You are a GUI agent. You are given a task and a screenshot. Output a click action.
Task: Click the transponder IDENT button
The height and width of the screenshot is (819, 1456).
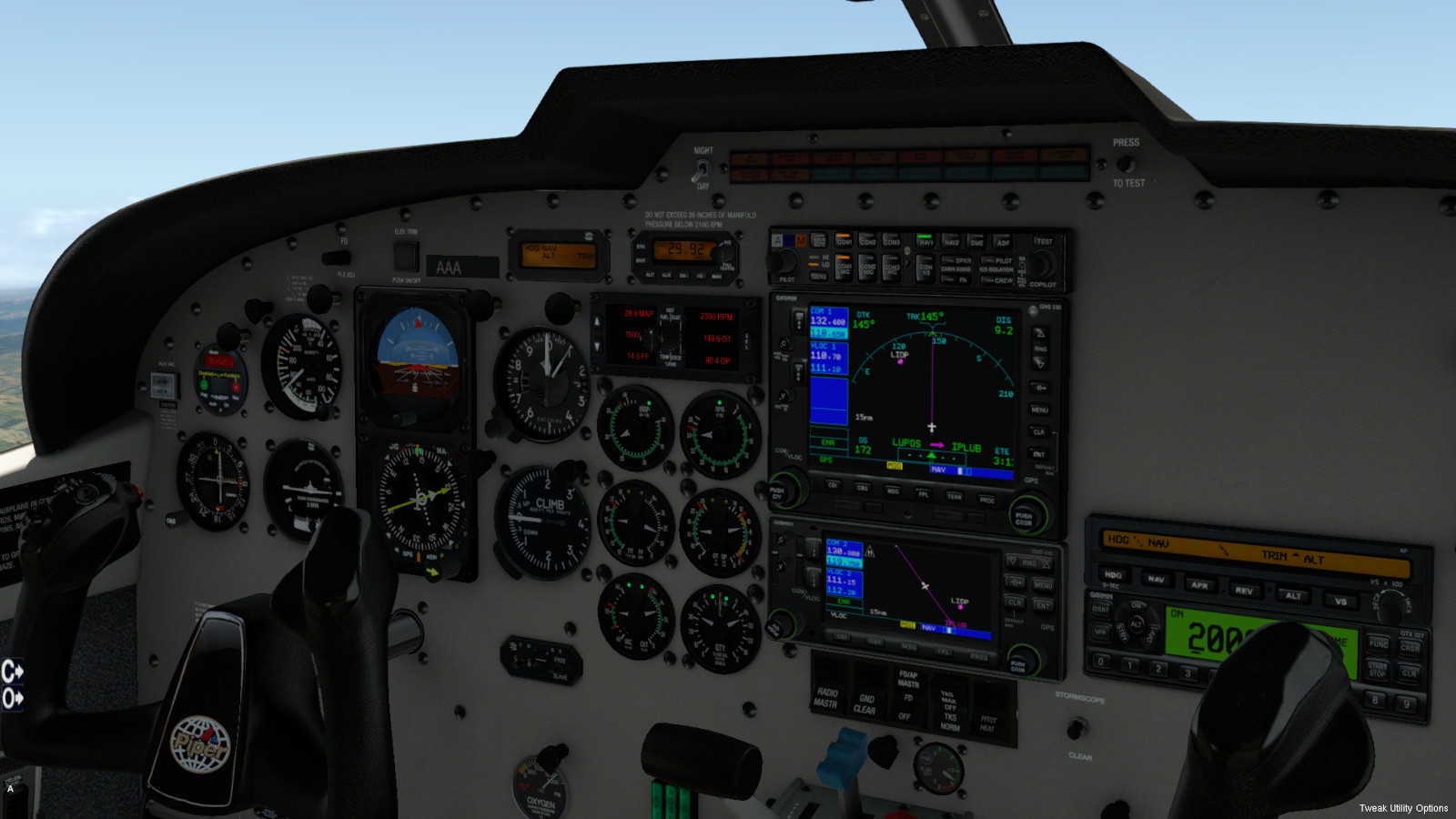tap(1100, 609)
